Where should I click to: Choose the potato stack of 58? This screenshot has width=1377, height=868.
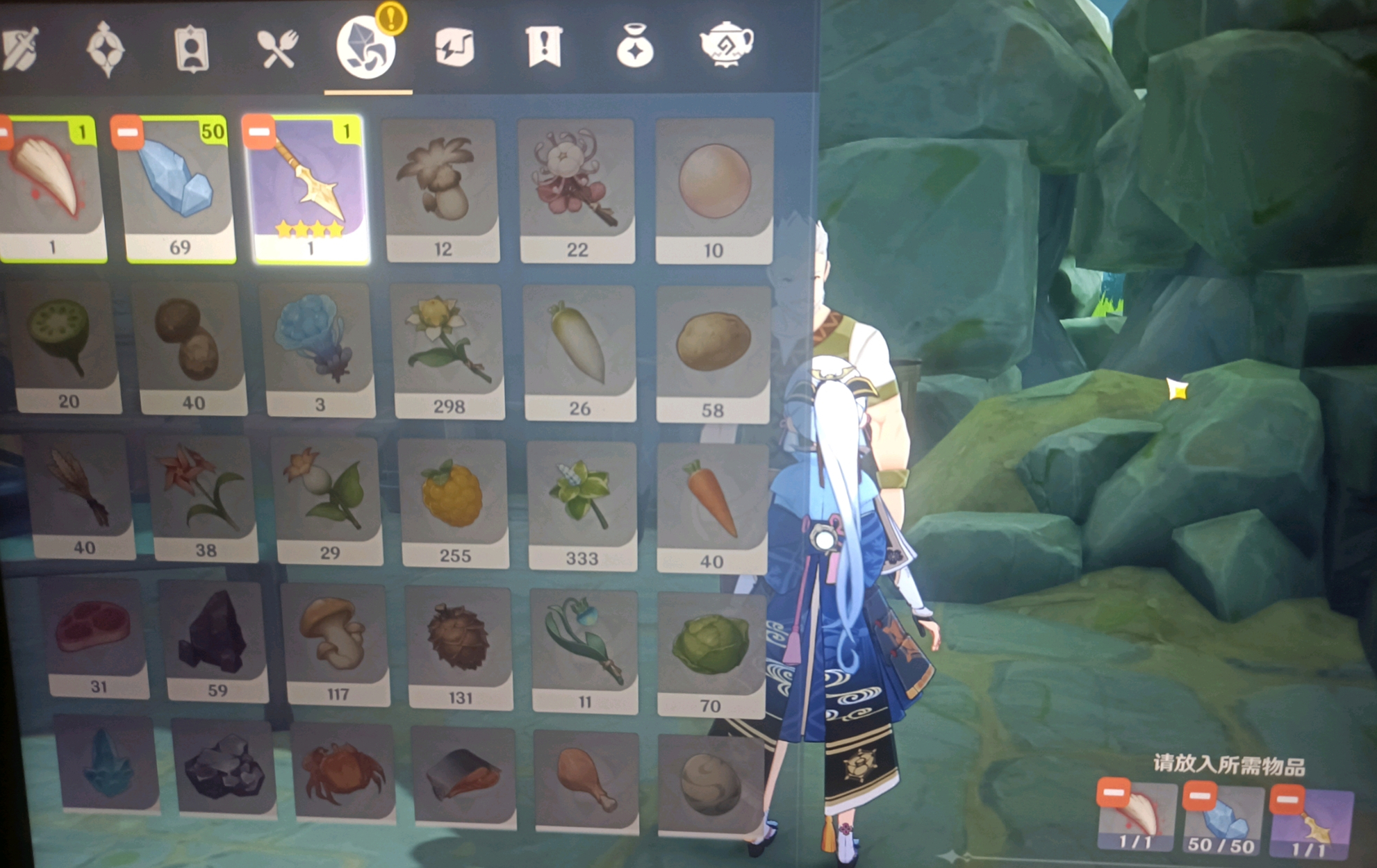[x=713, y=351]
